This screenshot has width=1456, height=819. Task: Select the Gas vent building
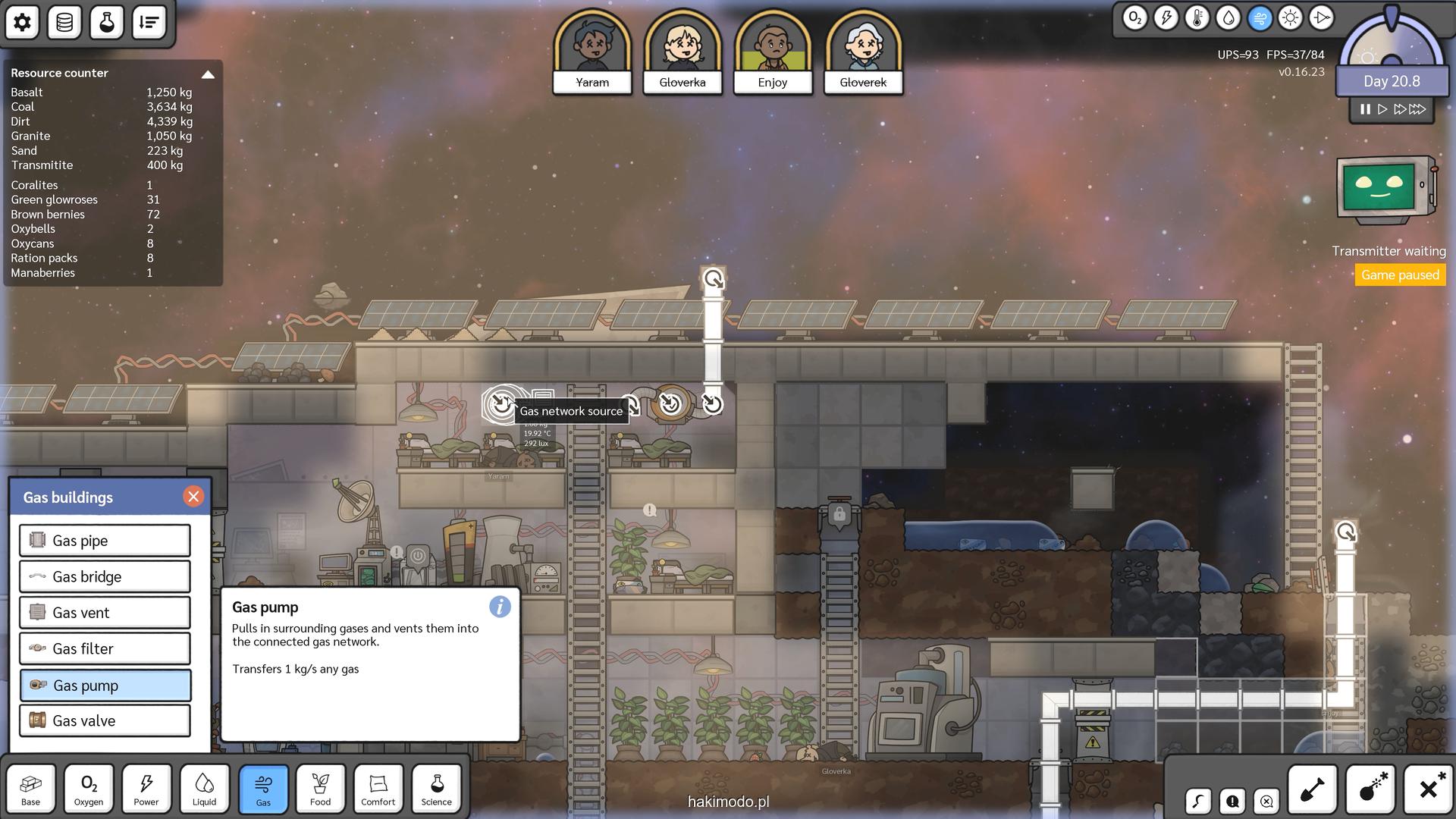click(x=105, y=613)
